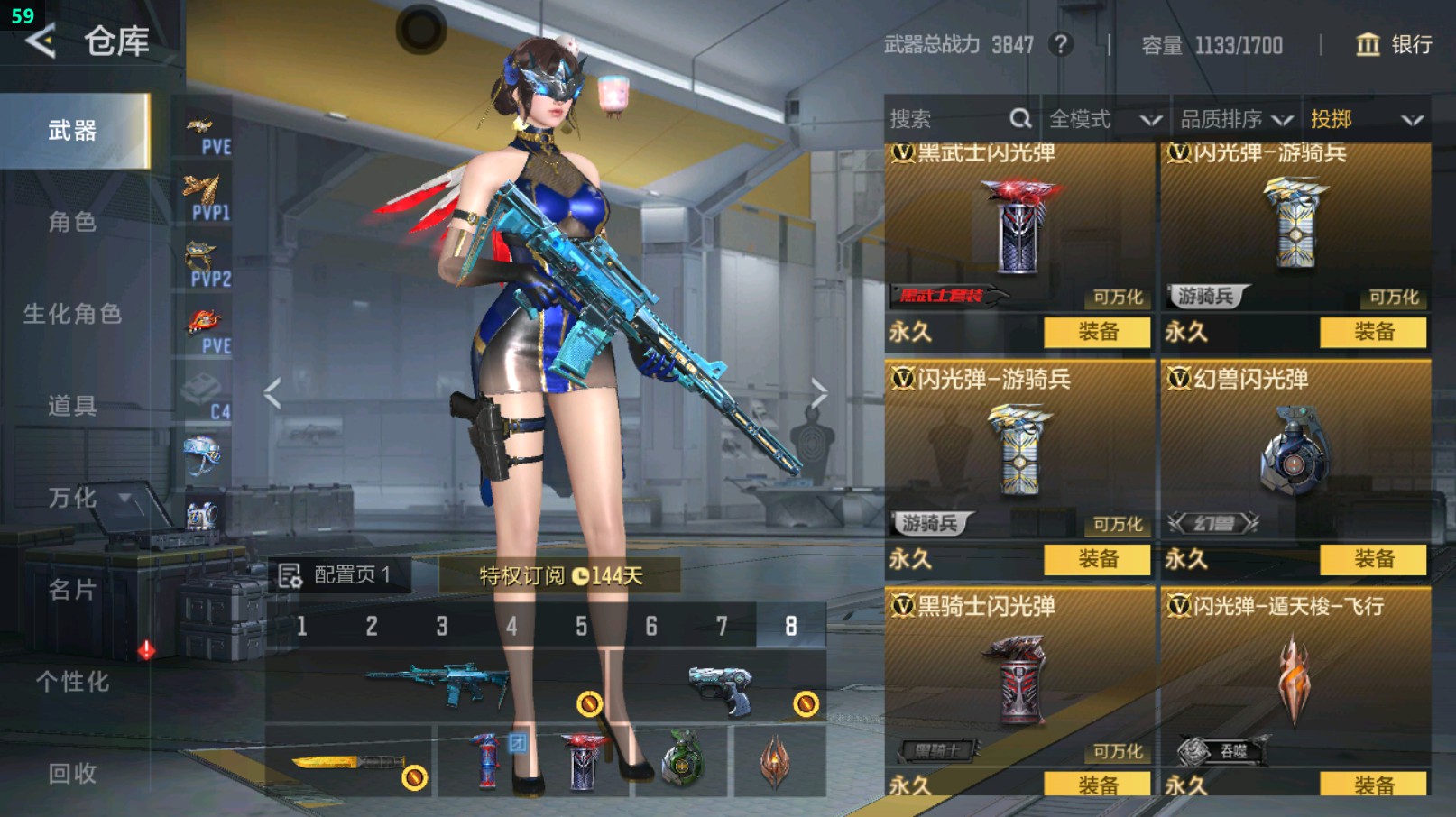
Task: Open the 配置页1 loadout selector
Action: [336, 575]
